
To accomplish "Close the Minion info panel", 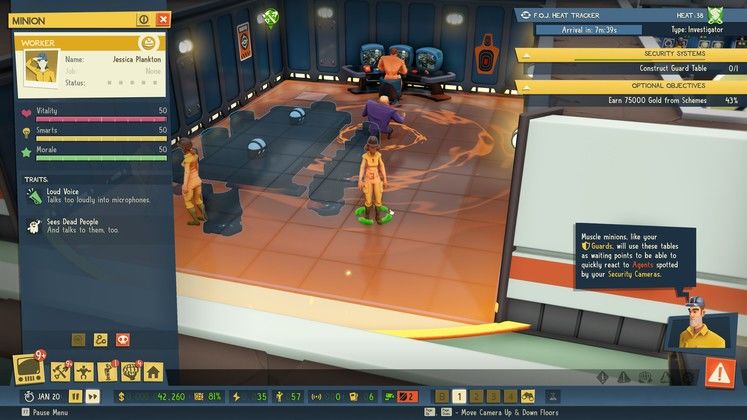I will point(162,19).
